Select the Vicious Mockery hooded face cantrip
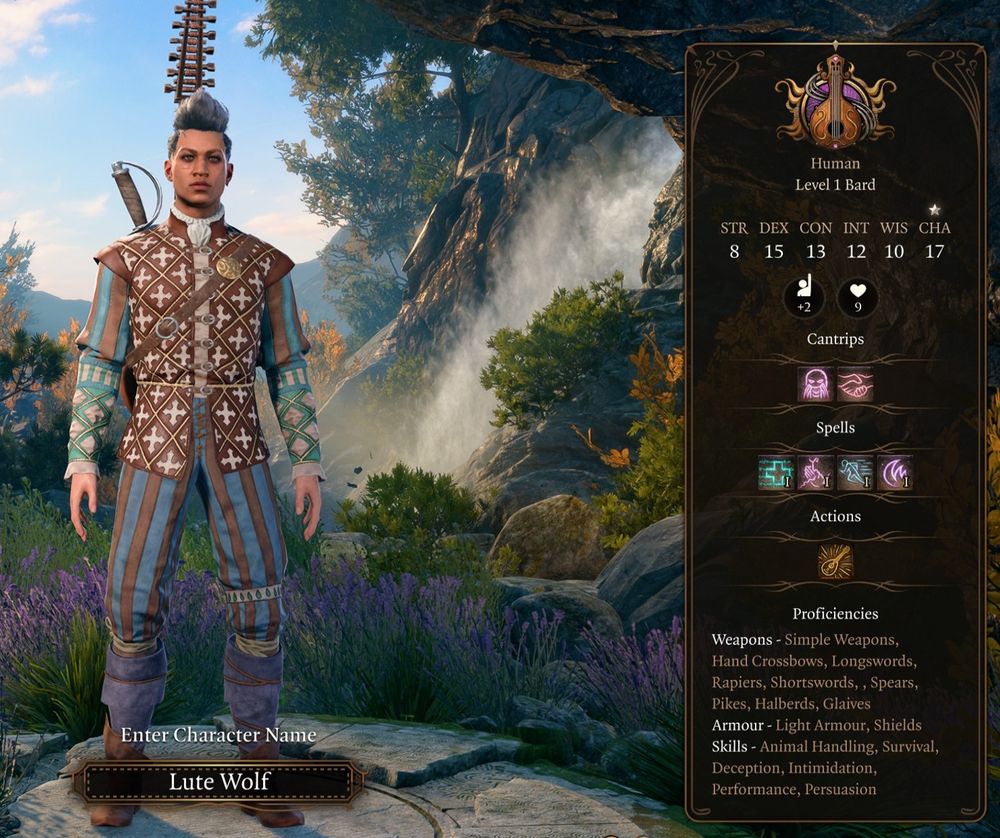1000x838 pixels. (x=815, y=384)
